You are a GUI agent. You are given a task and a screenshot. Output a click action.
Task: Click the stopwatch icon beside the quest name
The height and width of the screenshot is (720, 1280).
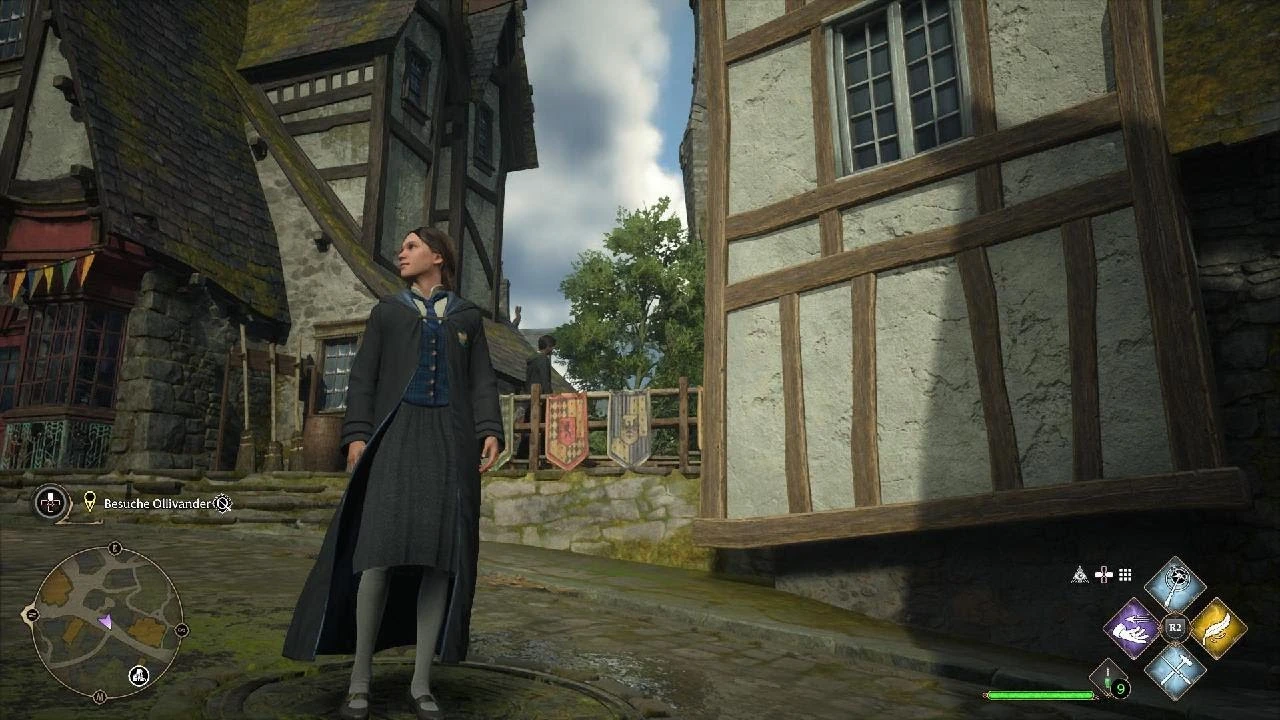(222, 504)
